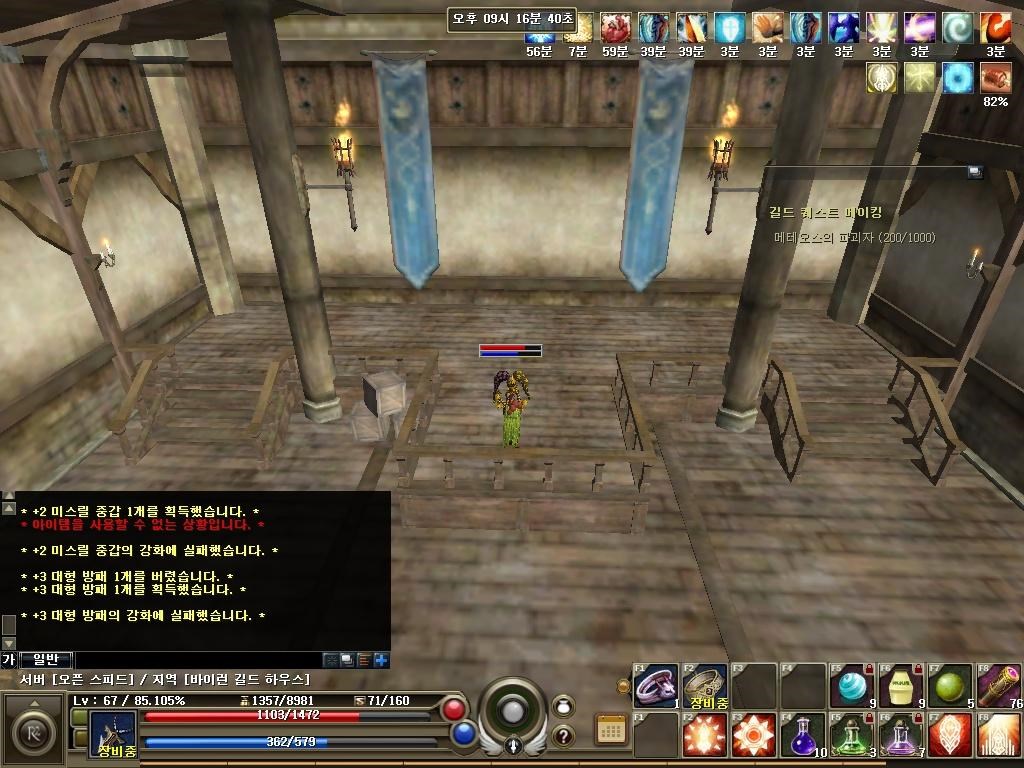Viewport: 1024px width, 768px height.
Task: Activate the glowing white pillars skill
Action: click(x=999, y=735)
